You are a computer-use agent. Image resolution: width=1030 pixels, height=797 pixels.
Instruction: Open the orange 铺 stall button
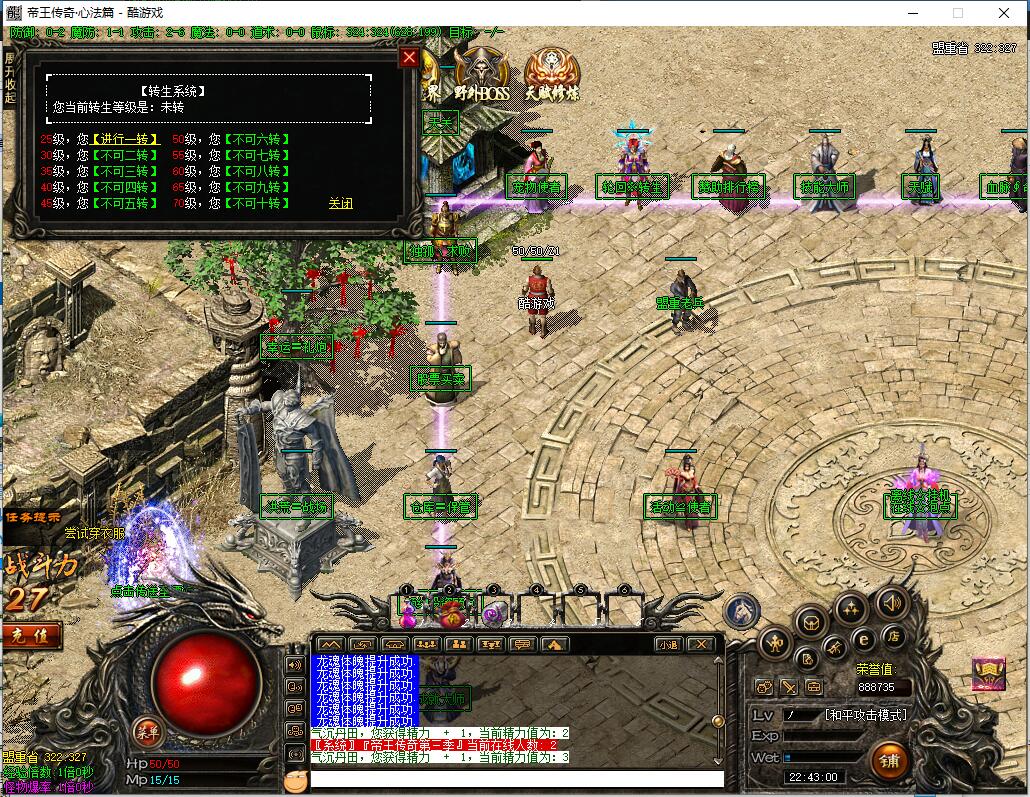(x=888, y=759)
